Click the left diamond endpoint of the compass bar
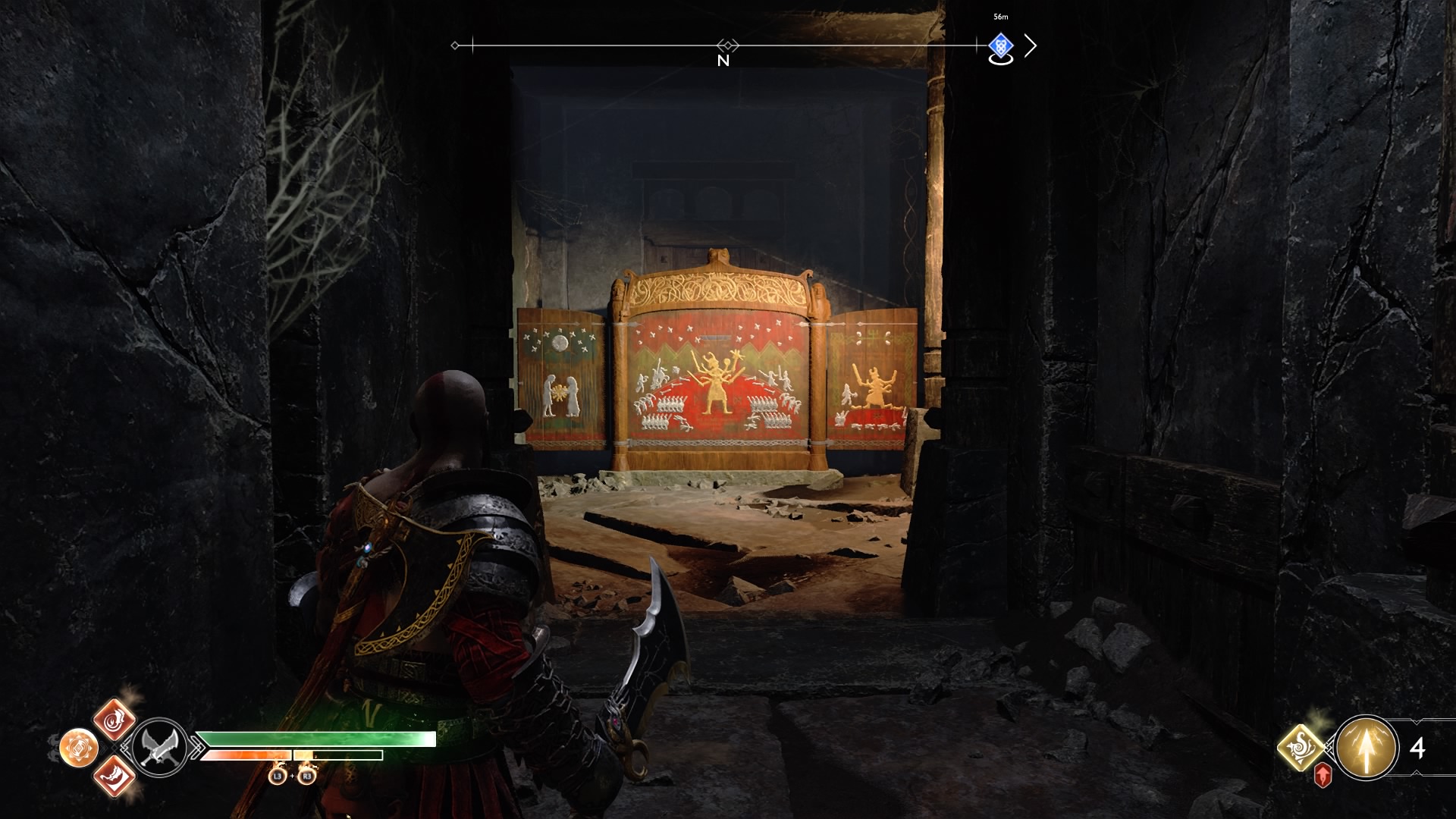 coord(456,45)
